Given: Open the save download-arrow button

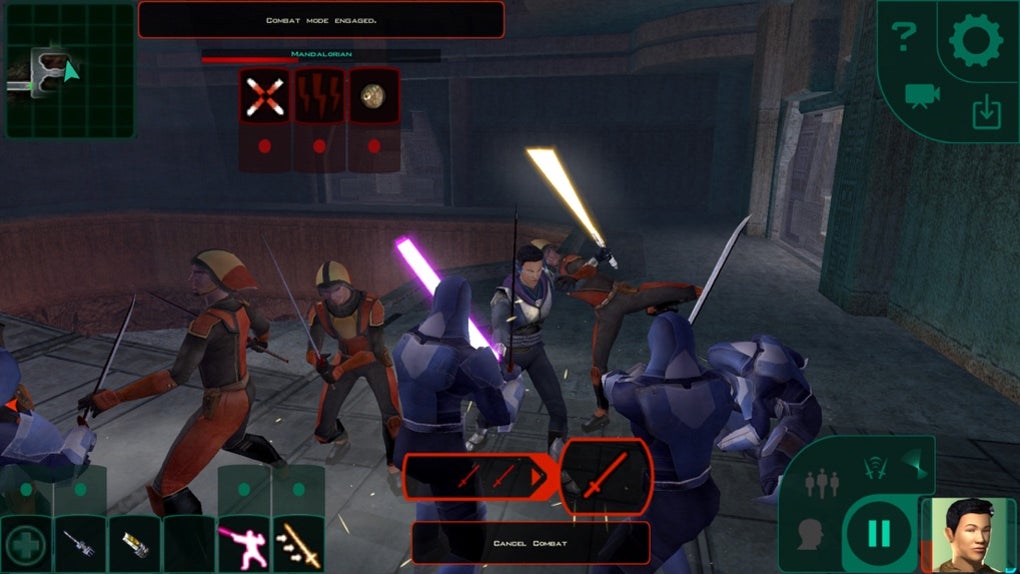Looking at the screenshot, I should (x=986, y=113).
